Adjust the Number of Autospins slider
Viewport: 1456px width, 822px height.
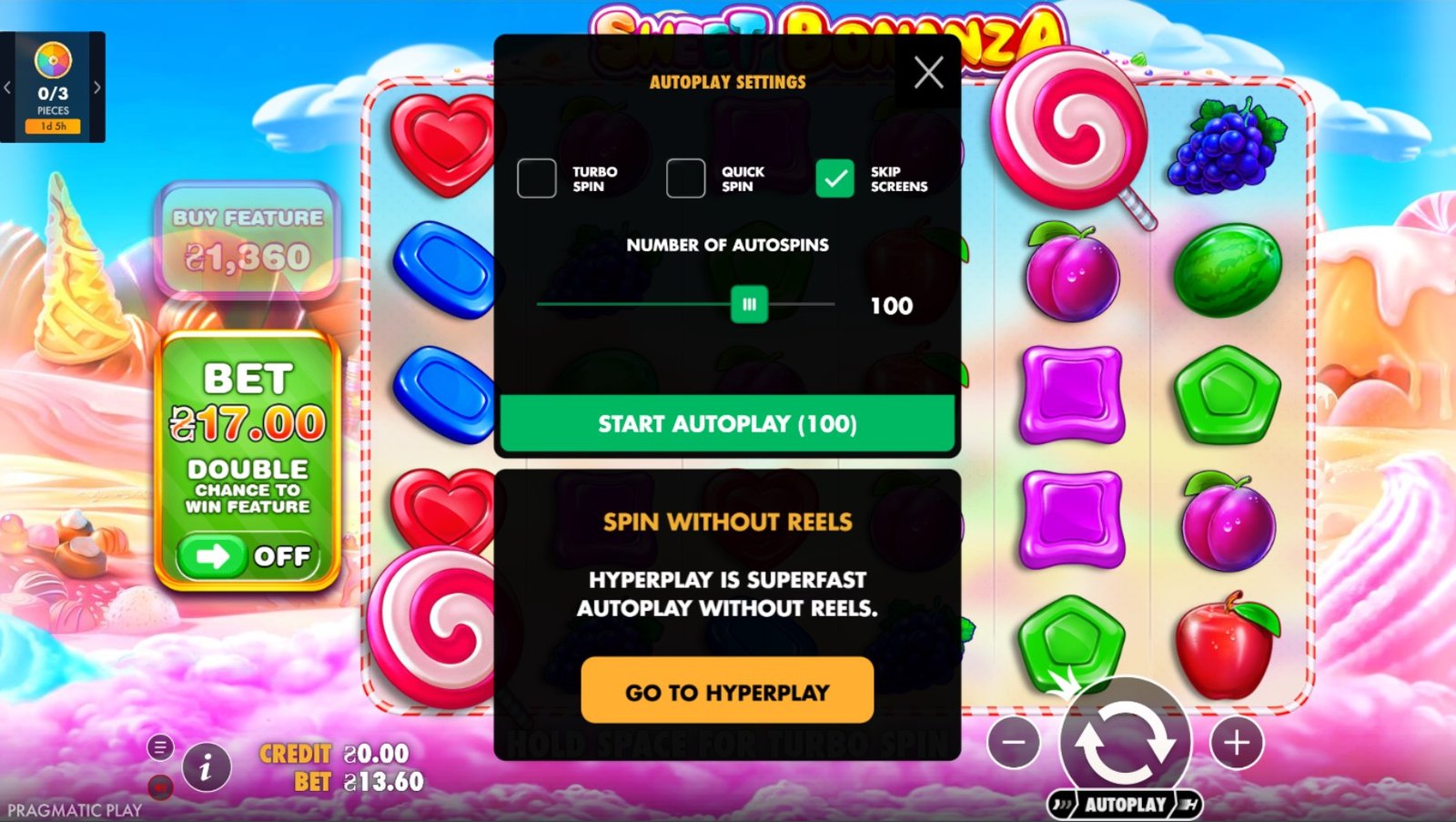pyautogui.click(x=748, y=305)
